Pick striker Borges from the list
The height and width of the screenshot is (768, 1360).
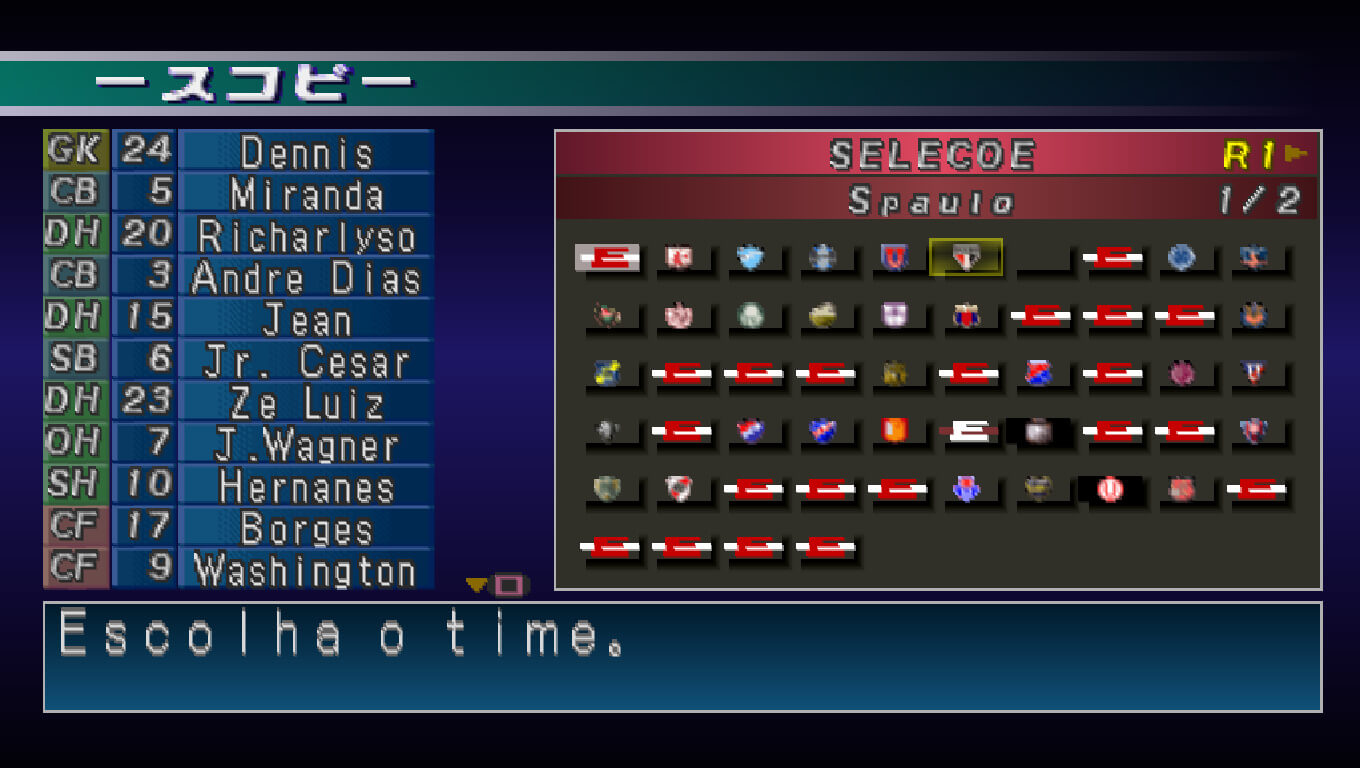pyautogui.click(x=306, y=530)
